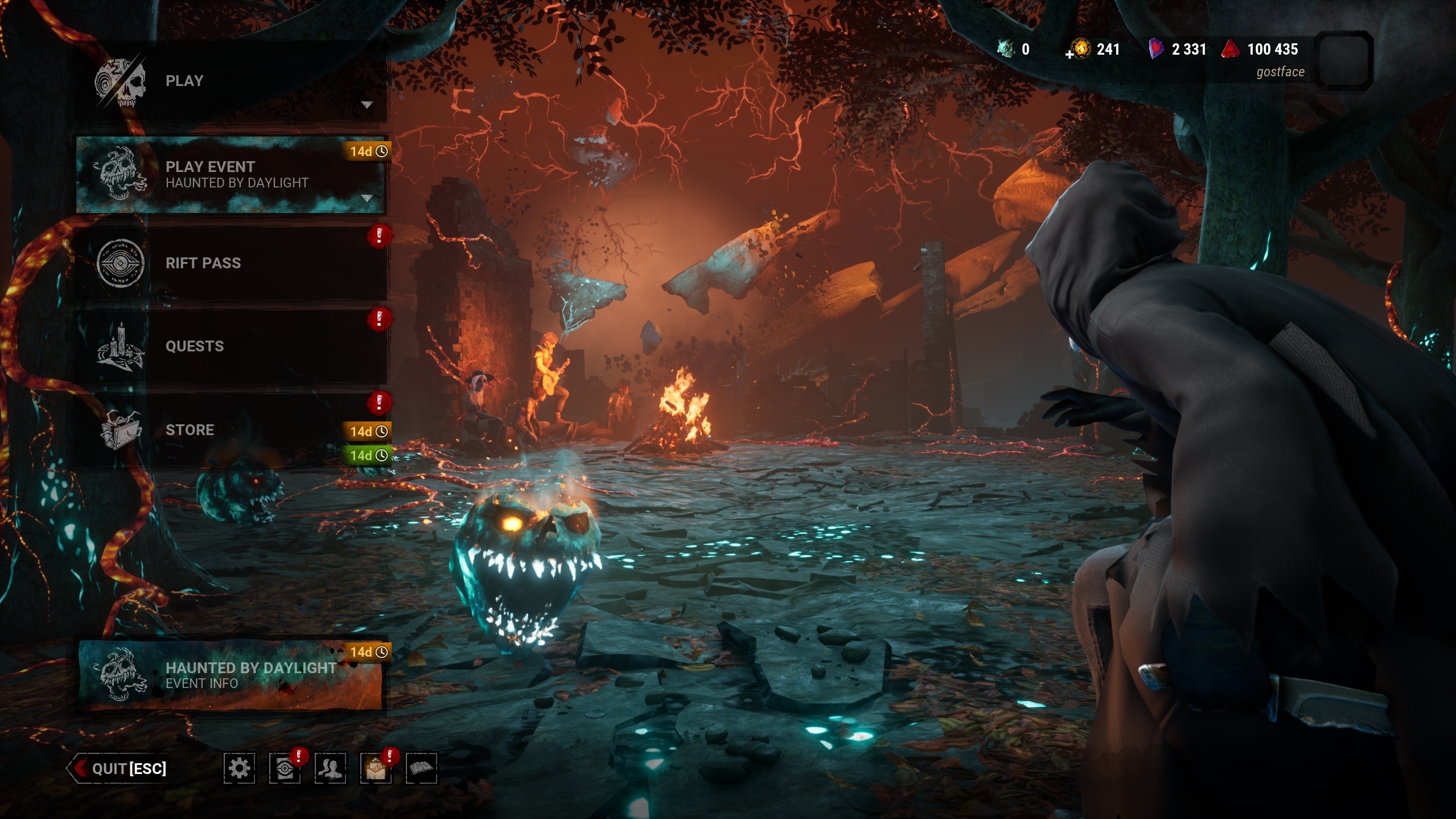
Task: Quit the game with the Quit button
Action: tap(120, 769)
